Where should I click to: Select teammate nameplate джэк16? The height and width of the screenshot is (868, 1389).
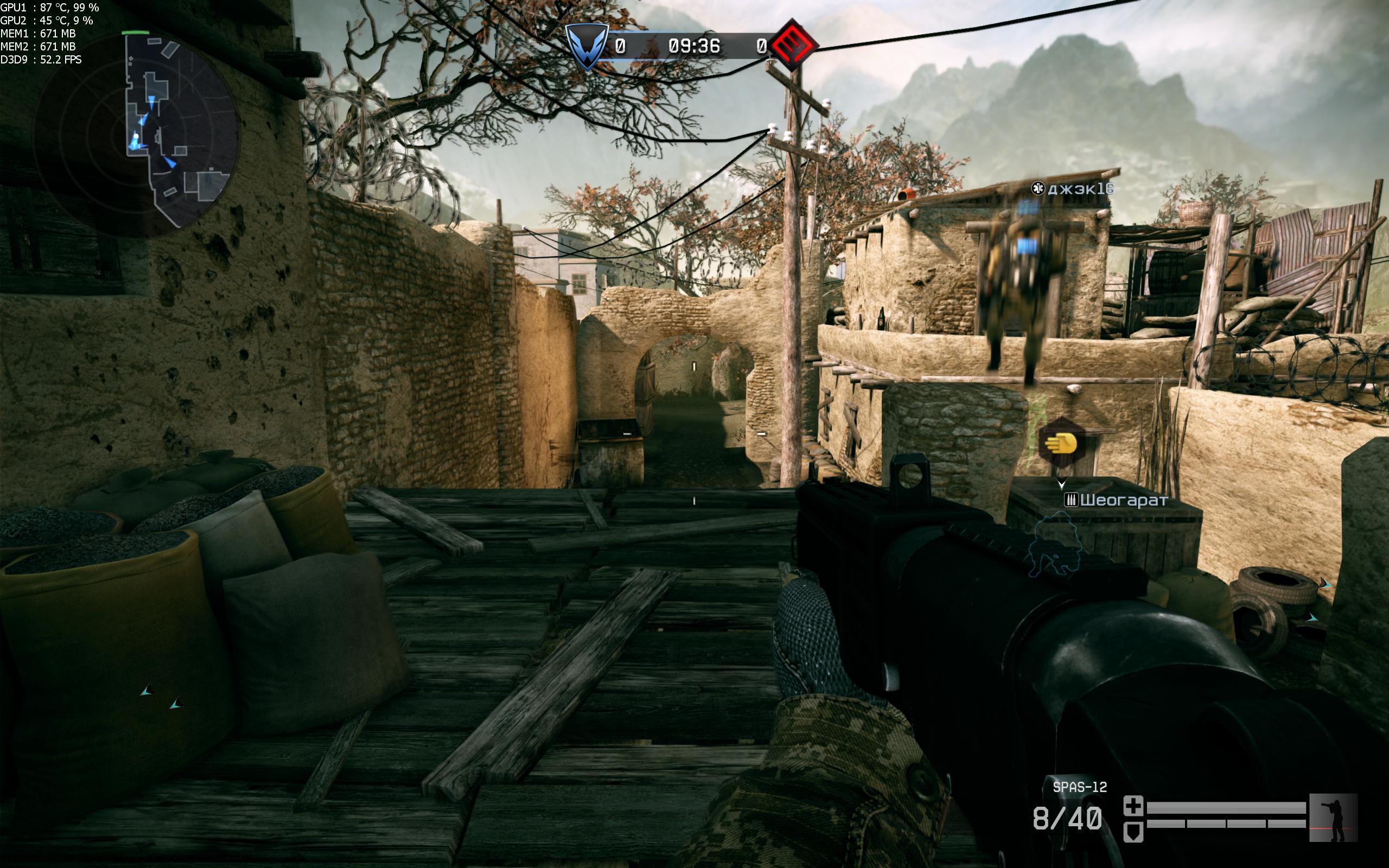[1073, 189]
